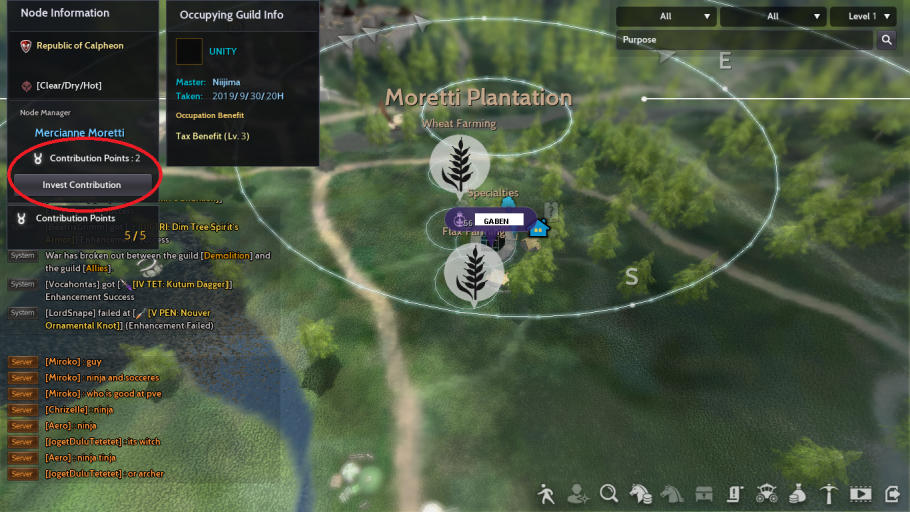The width and height of the screenshot is (910, 512).
Task: Invest contribution in Moretti Plantation node
Action: point(82,185)
